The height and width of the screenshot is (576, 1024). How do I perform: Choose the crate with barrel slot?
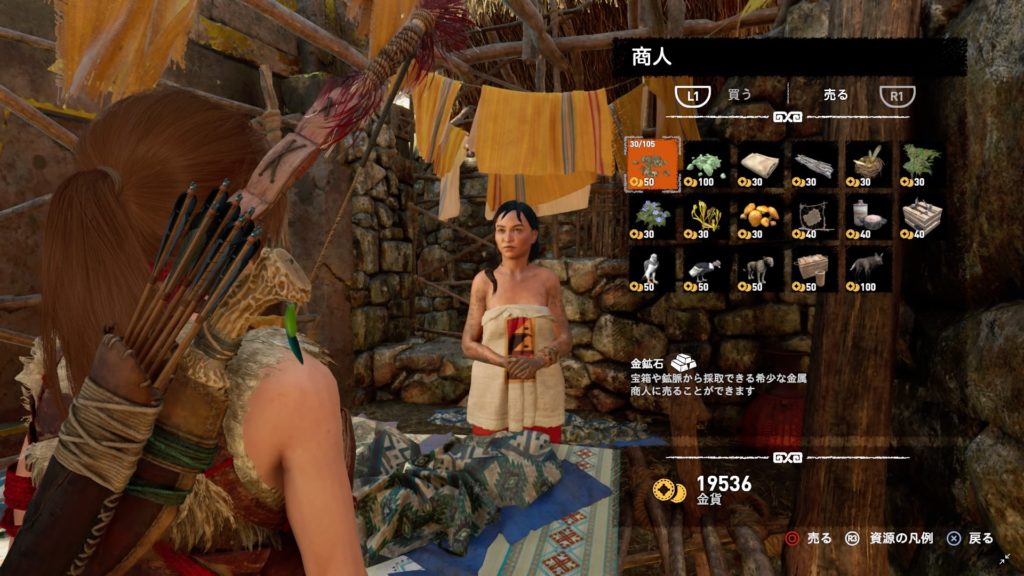coord(813,269)
